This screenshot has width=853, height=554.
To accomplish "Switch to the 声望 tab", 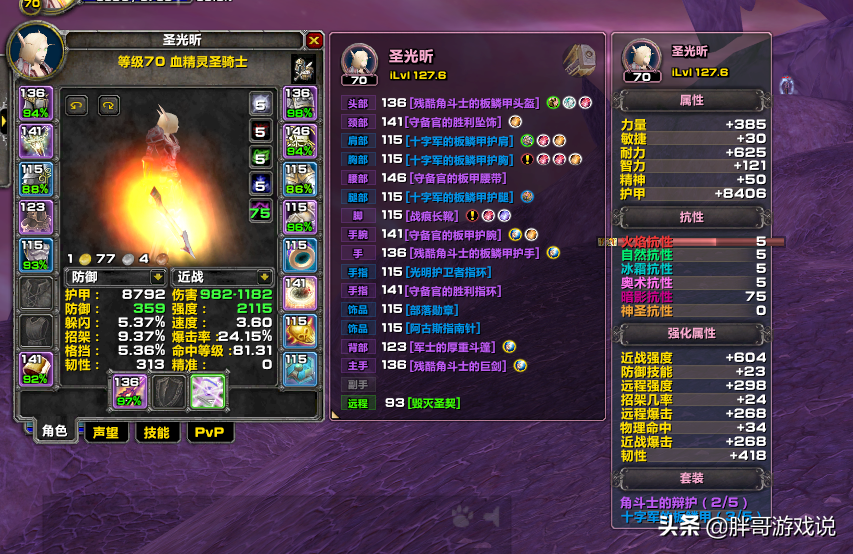I will tap(105, 432).
